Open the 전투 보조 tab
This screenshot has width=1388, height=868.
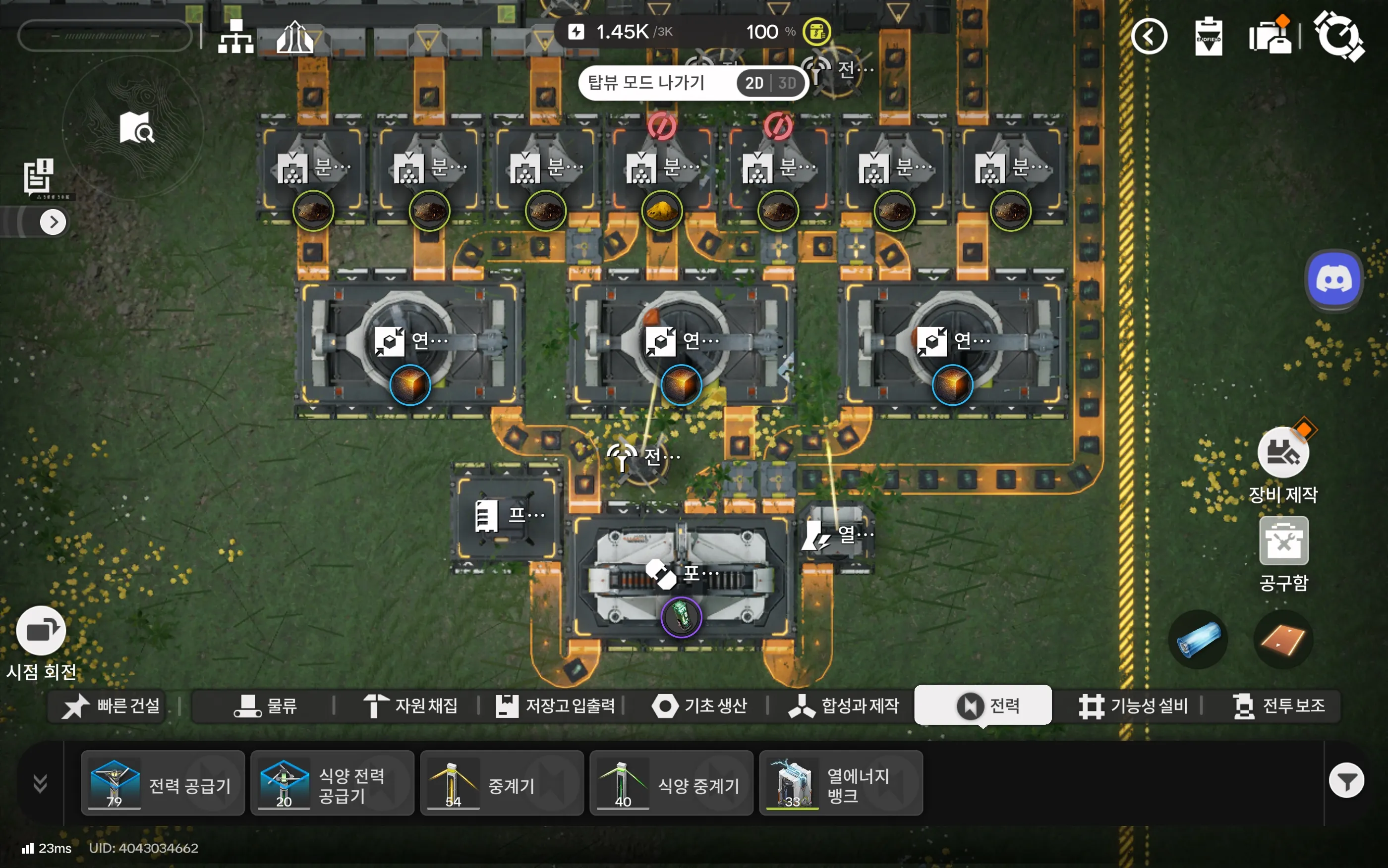pos(1278,705)
